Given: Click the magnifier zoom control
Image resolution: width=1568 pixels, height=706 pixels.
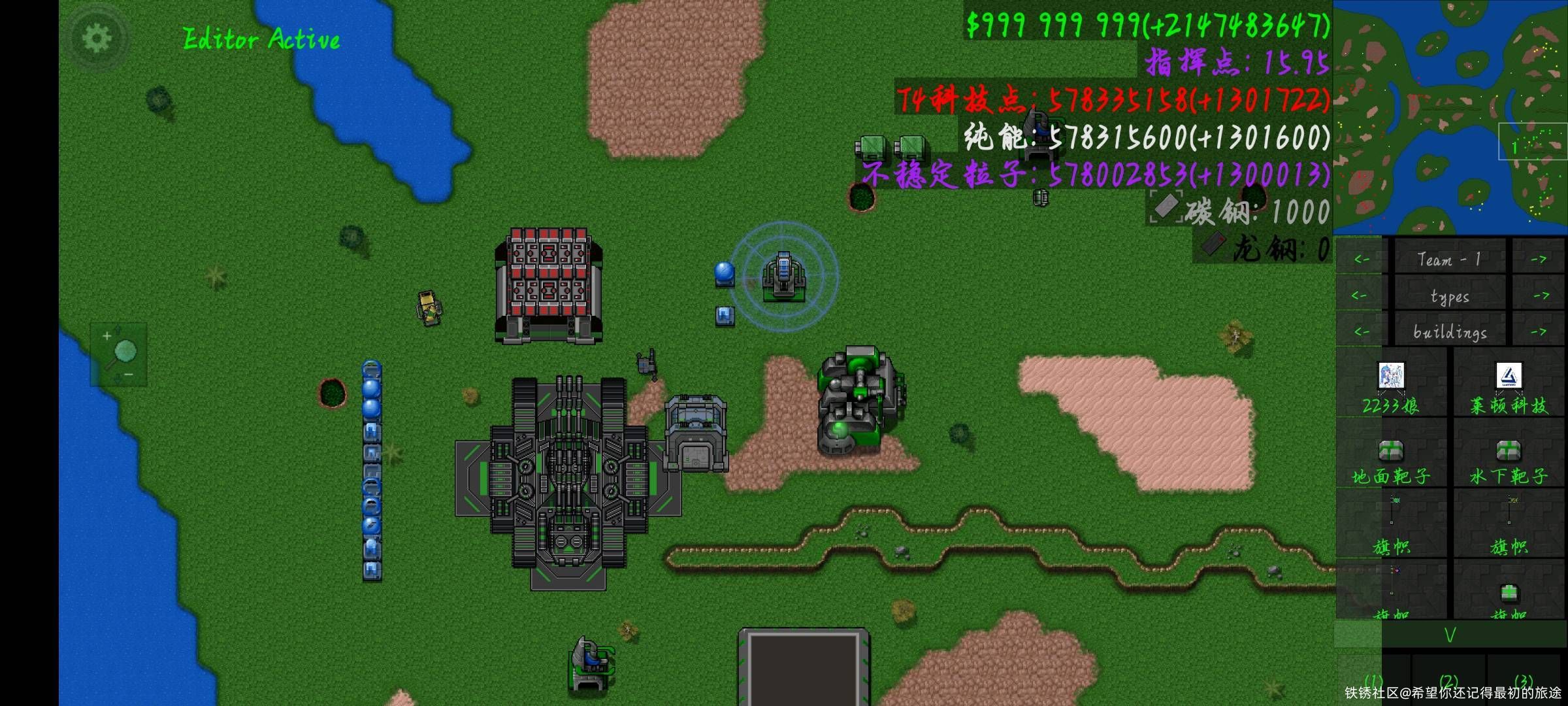Looking at the screenshot, I should (x=119, y=354).
